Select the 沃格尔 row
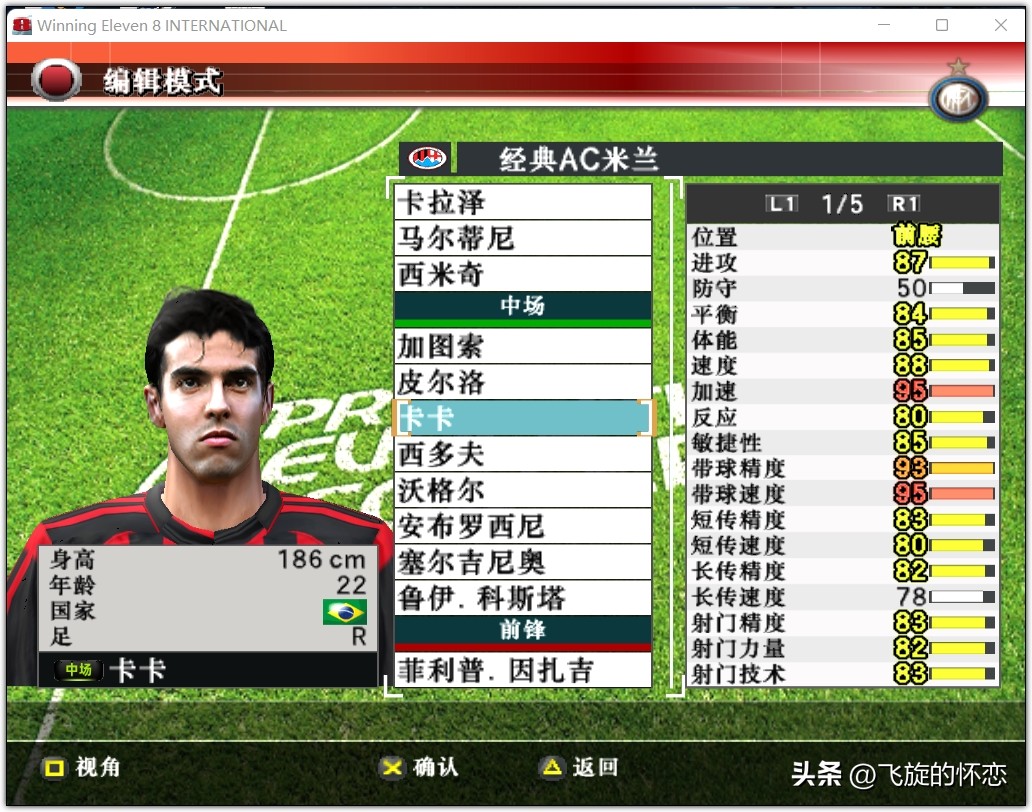This screenshot has width=1032, height=812. pyautogui.click(x=522, y=491)
